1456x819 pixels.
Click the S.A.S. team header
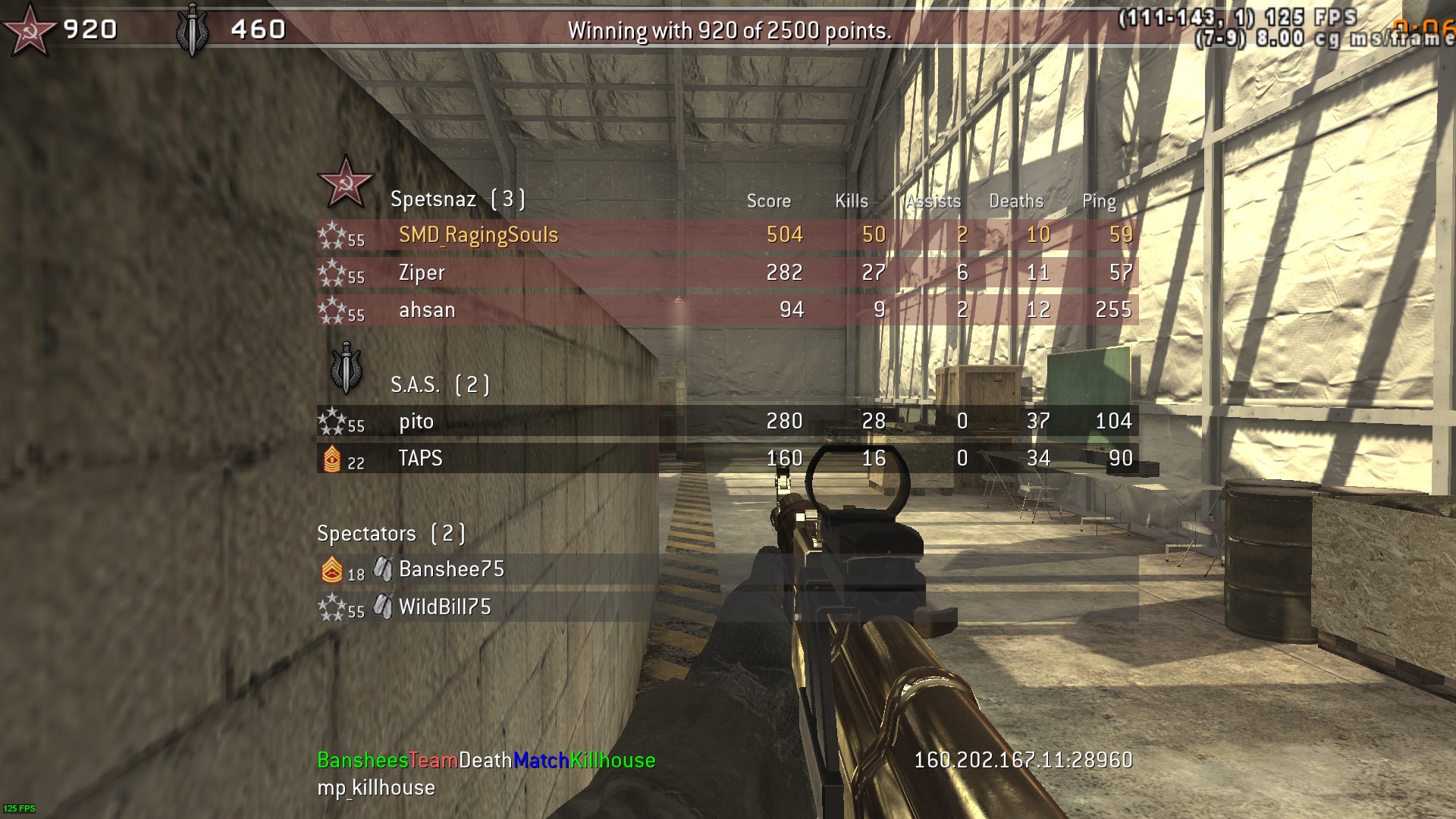tap(440, 384)
